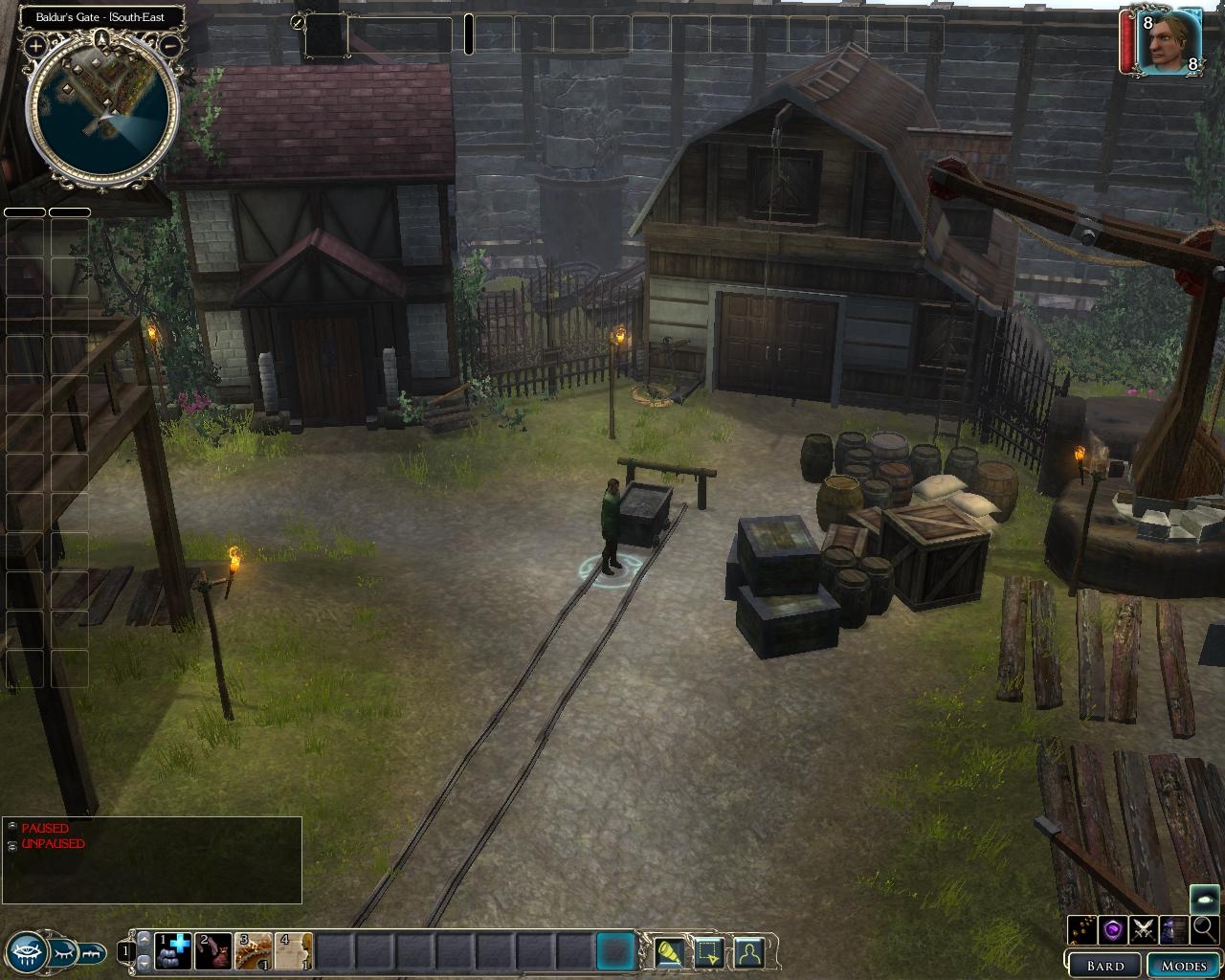Image resolution: width=1225 pixels, height=980 pixels.
Task: Zoom out the minimap with the minus button
Action: click(x=169, y=45)
